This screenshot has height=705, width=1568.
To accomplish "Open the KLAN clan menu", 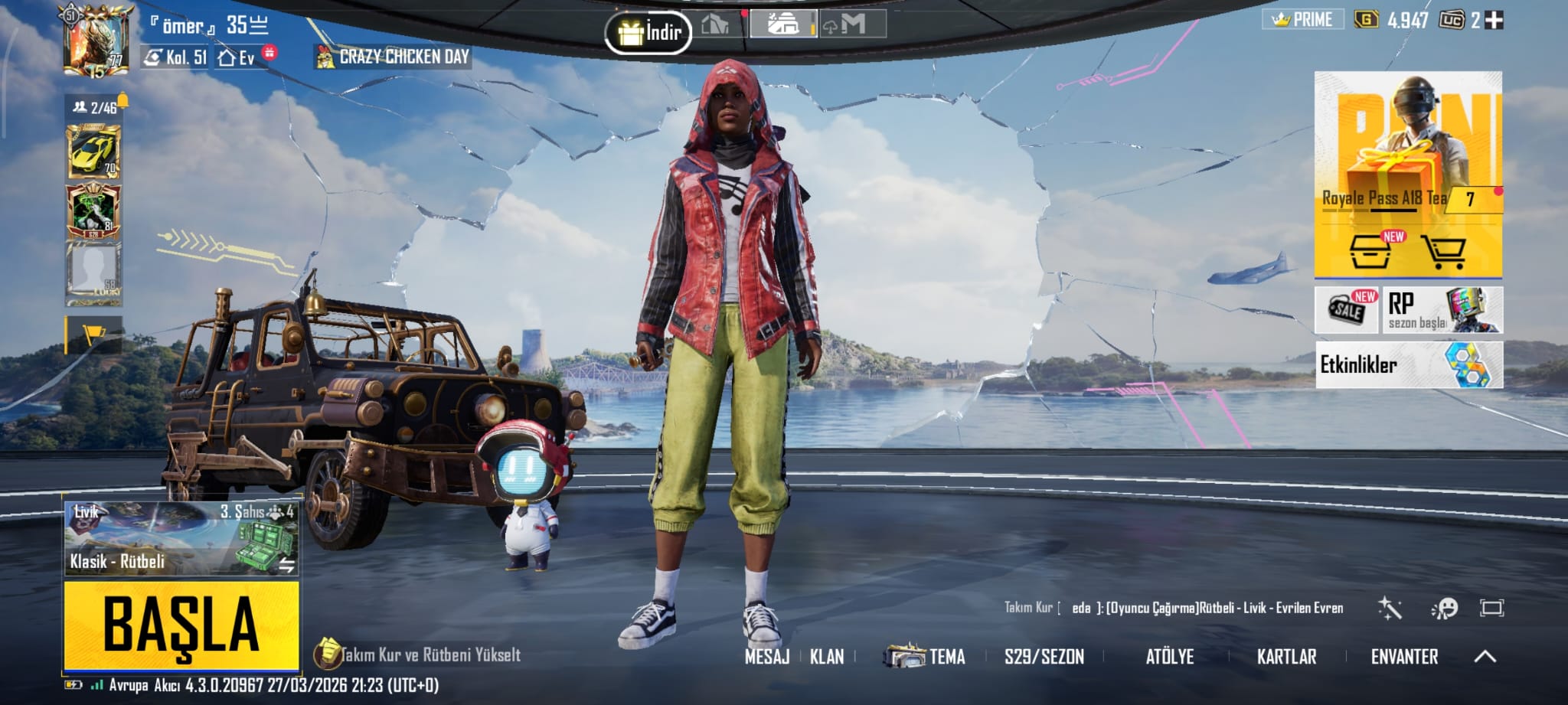I will coord(827,657).
